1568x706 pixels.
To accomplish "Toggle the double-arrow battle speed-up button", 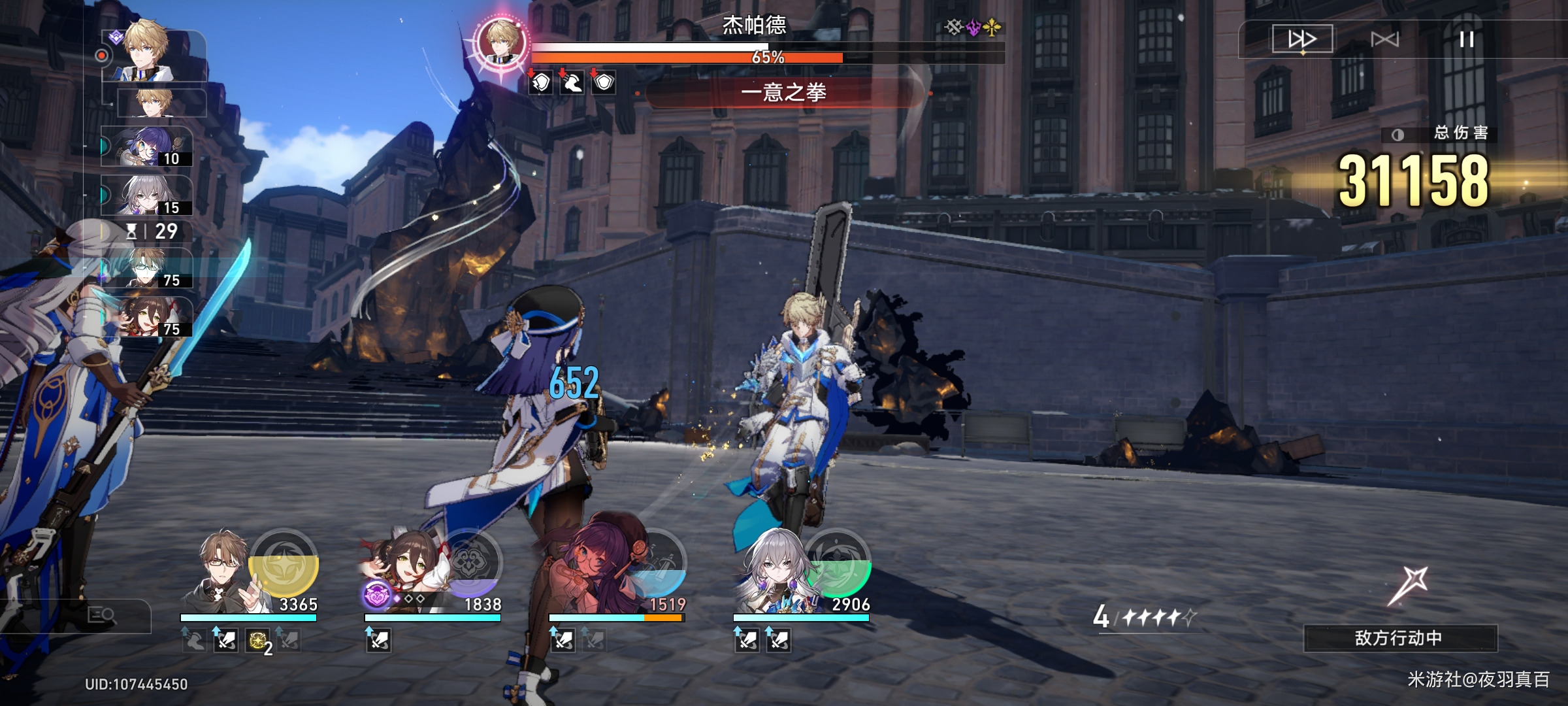I will [1301, 39].
